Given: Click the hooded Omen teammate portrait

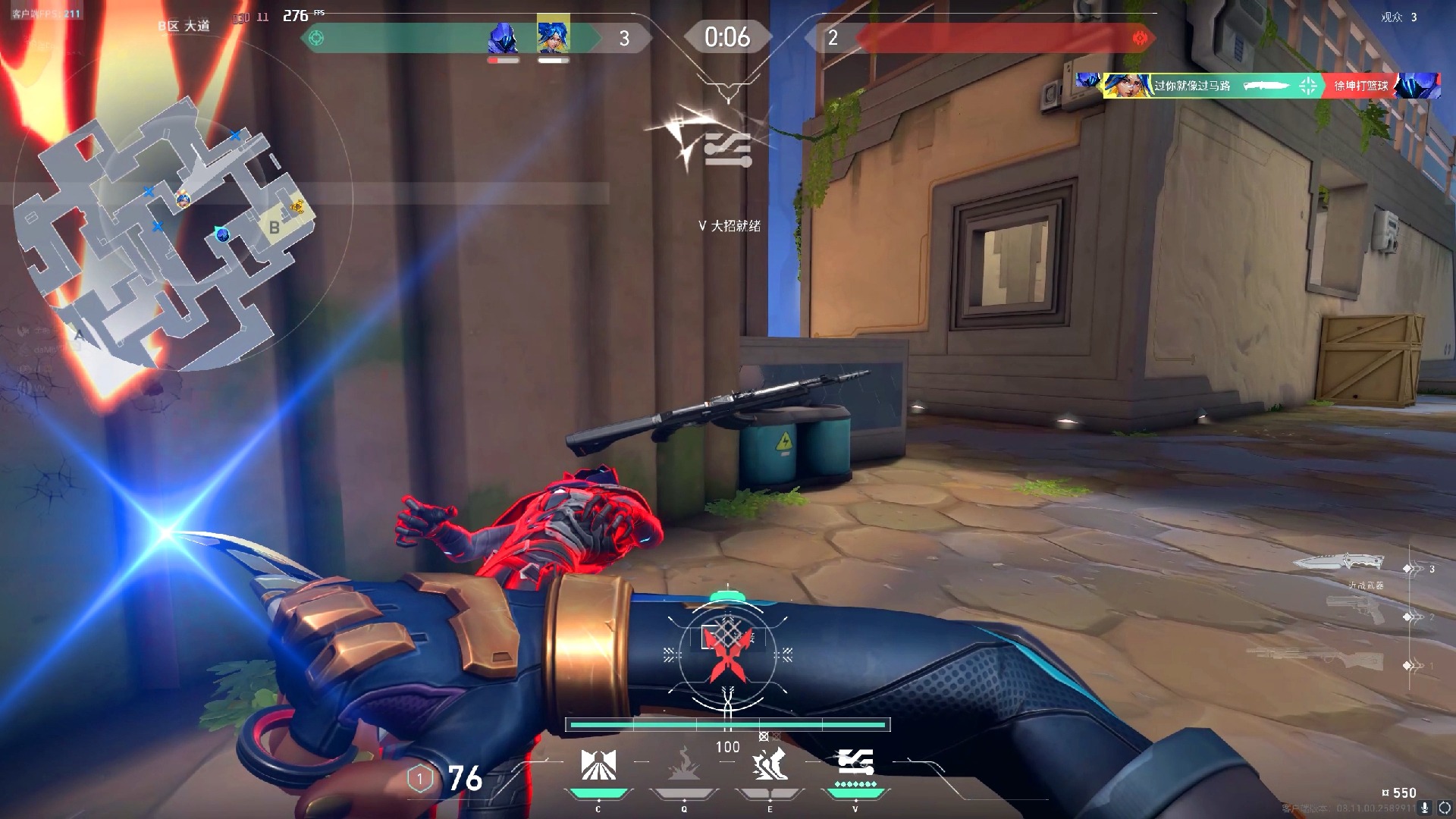Looking at the screenshot, I should click(x=503, y=38).
